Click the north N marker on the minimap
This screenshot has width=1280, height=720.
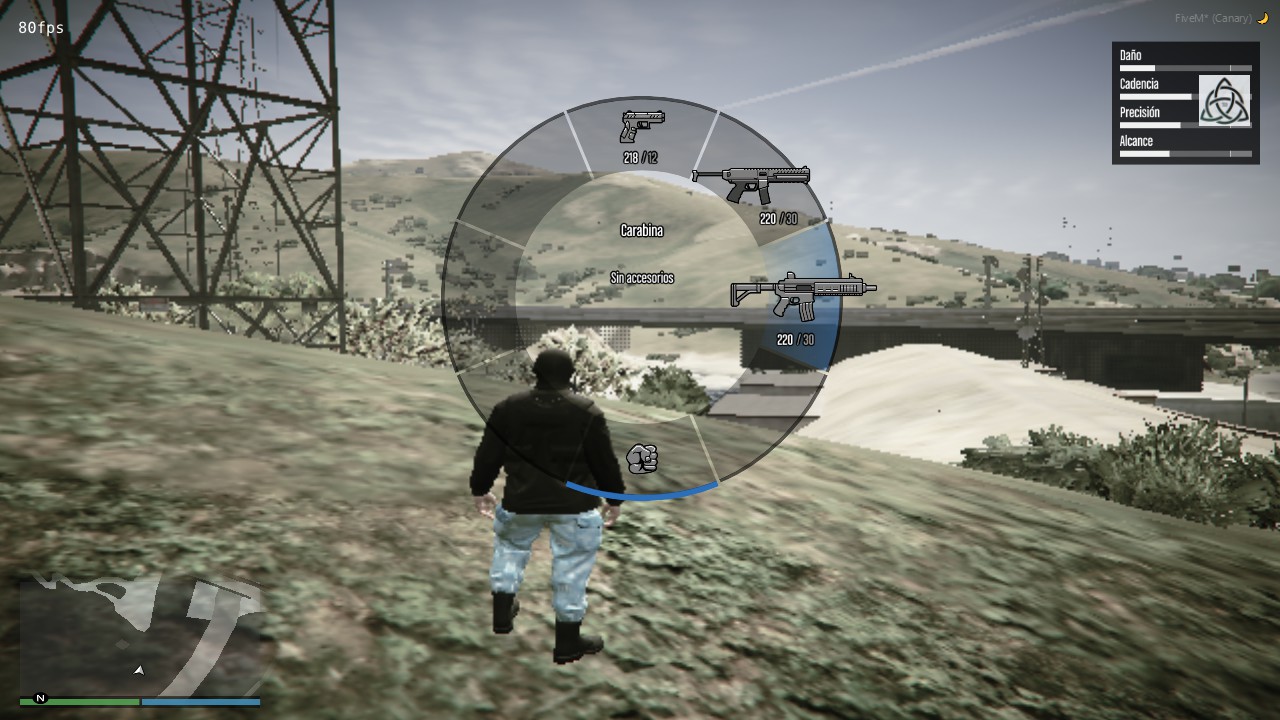click(39, 699)
